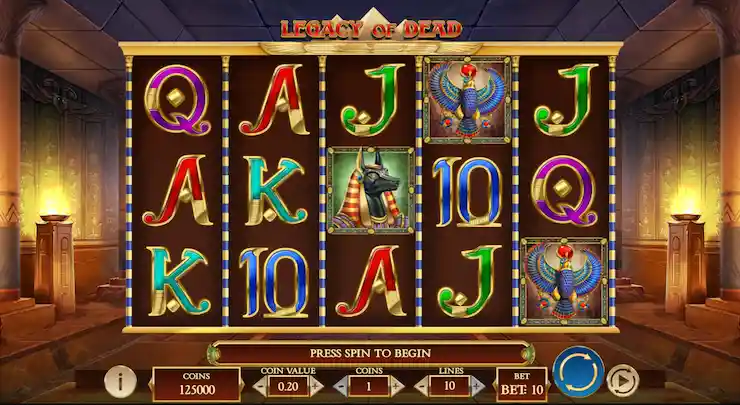
Task: Start autoplay with the play arrow button
Action: point(623,380)
